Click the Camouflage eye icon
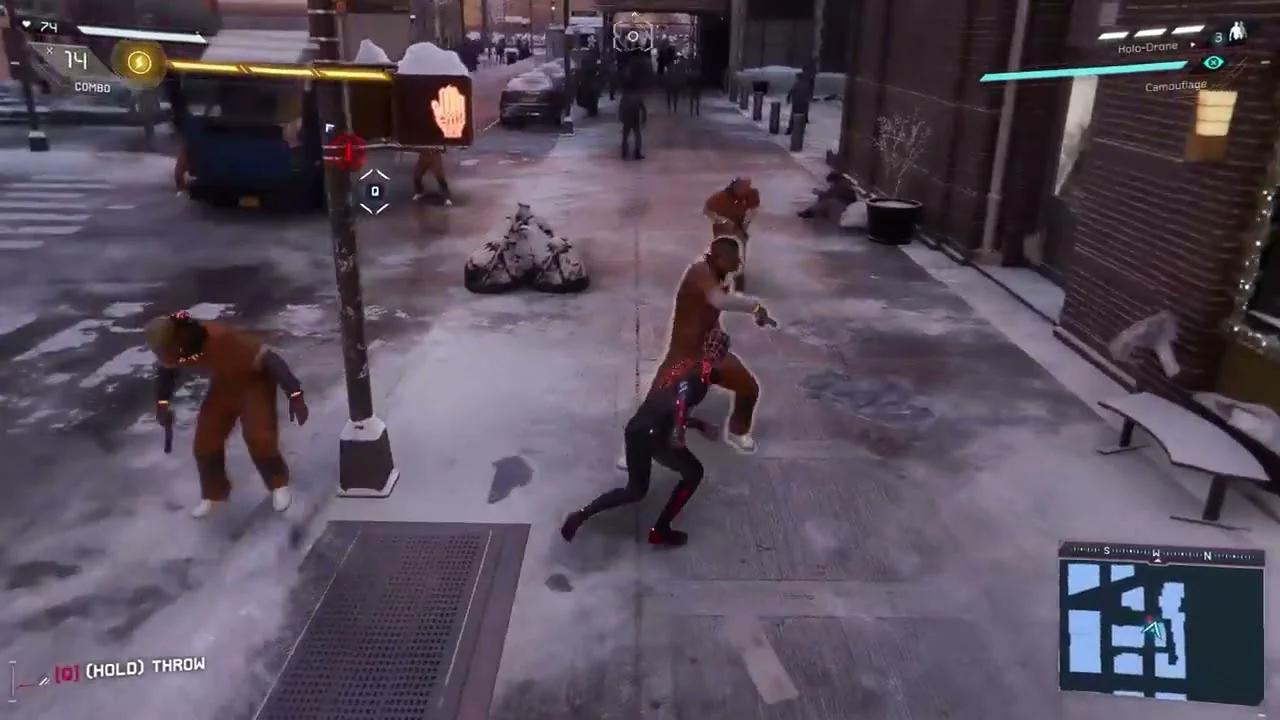 pyautogui.click(x=1213, y=62)
